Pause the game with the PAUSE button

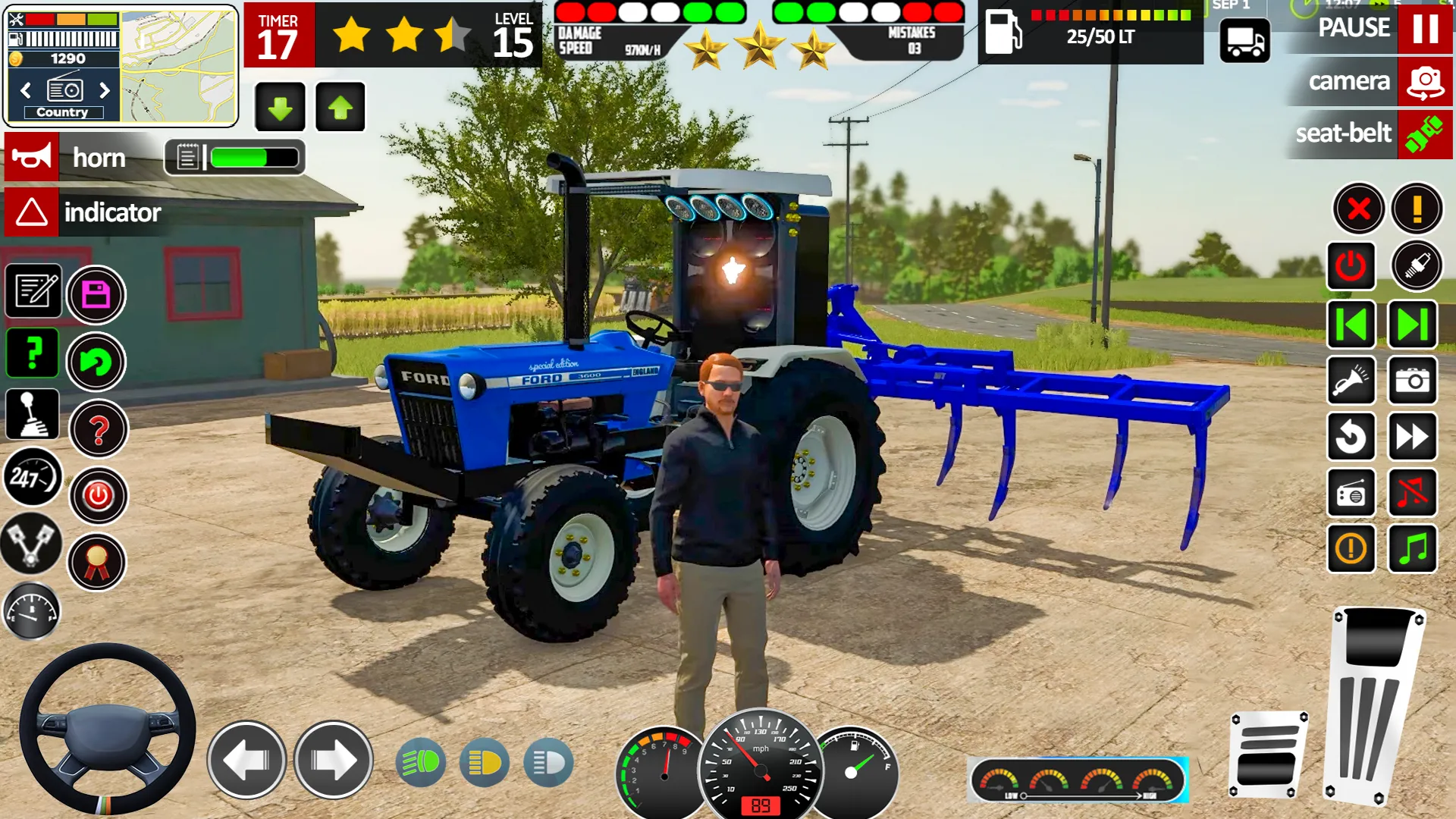pos(1424,29)
